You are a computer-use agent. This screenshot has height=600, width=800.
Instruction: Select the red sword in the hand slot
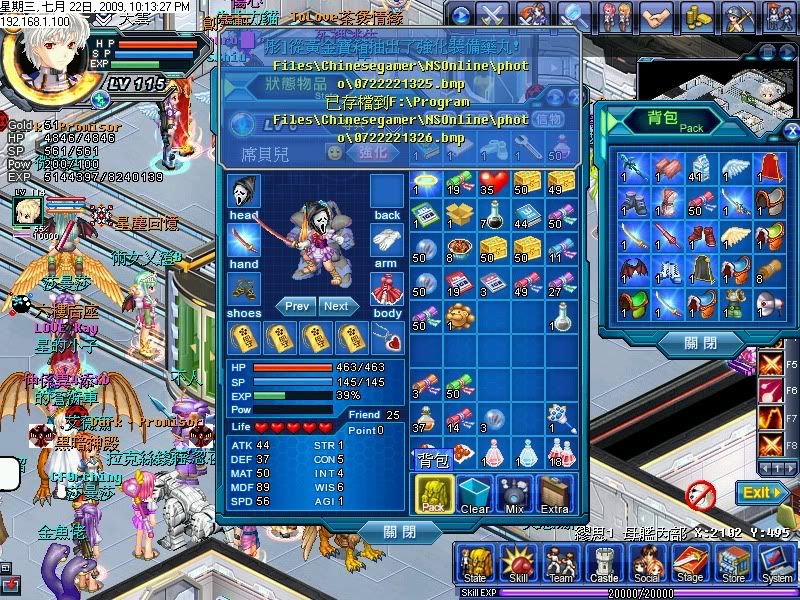click(x=243, y=240)
